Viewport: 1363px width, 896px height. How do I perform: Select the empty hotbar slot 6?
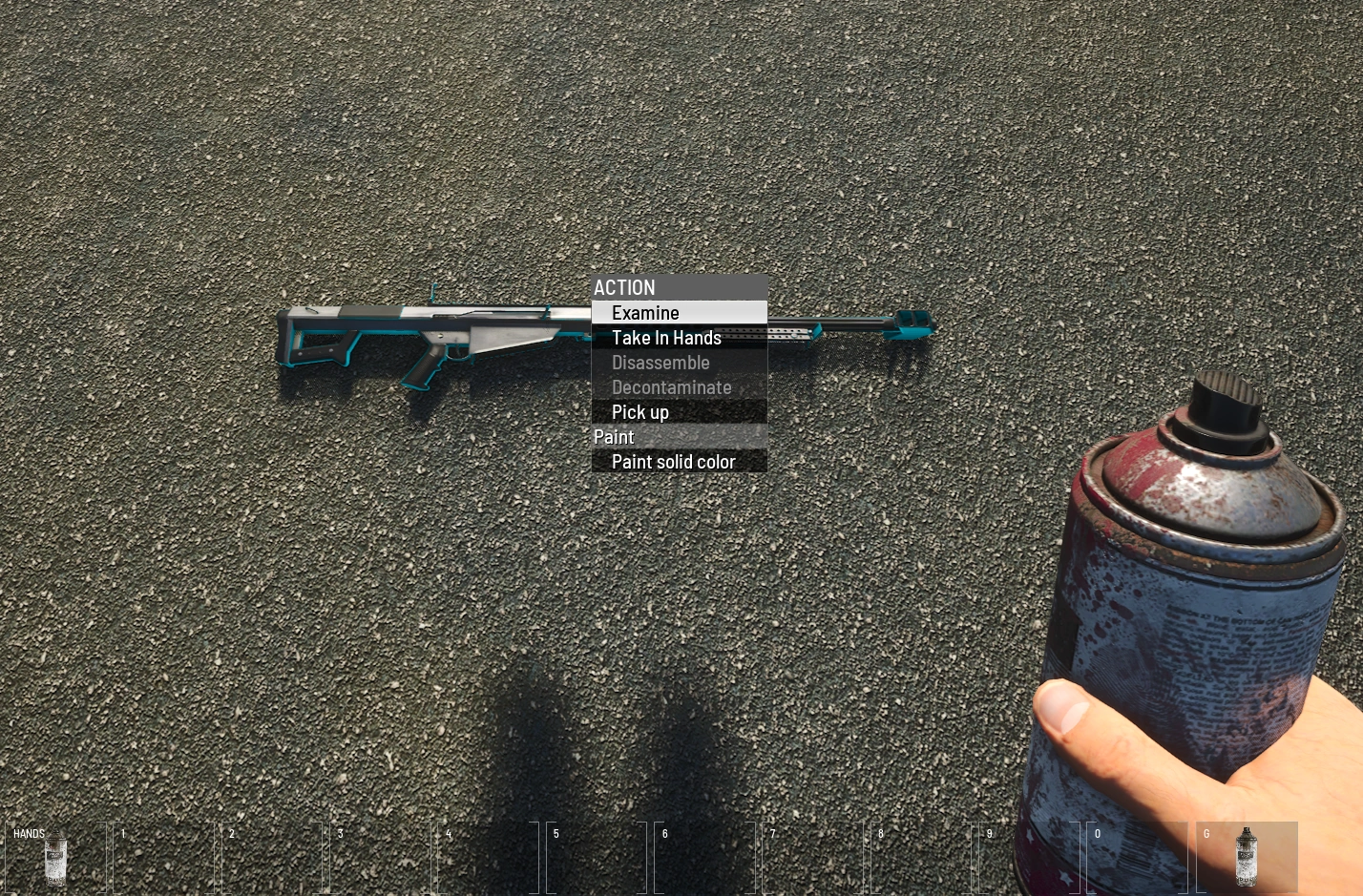click(x=704, y=857)
